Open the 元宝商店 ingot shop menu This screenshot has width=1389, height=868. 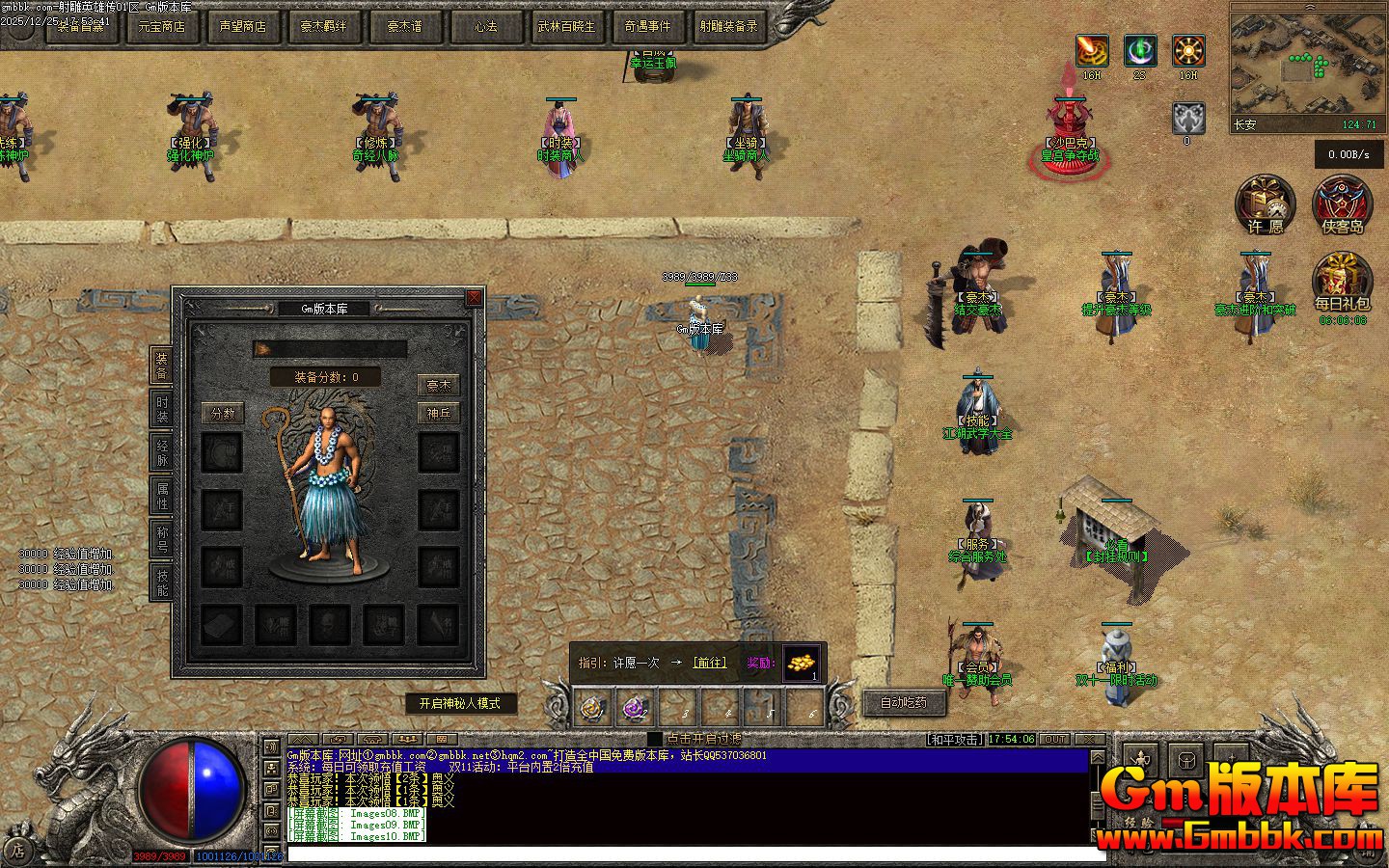(x=161, y=27)
